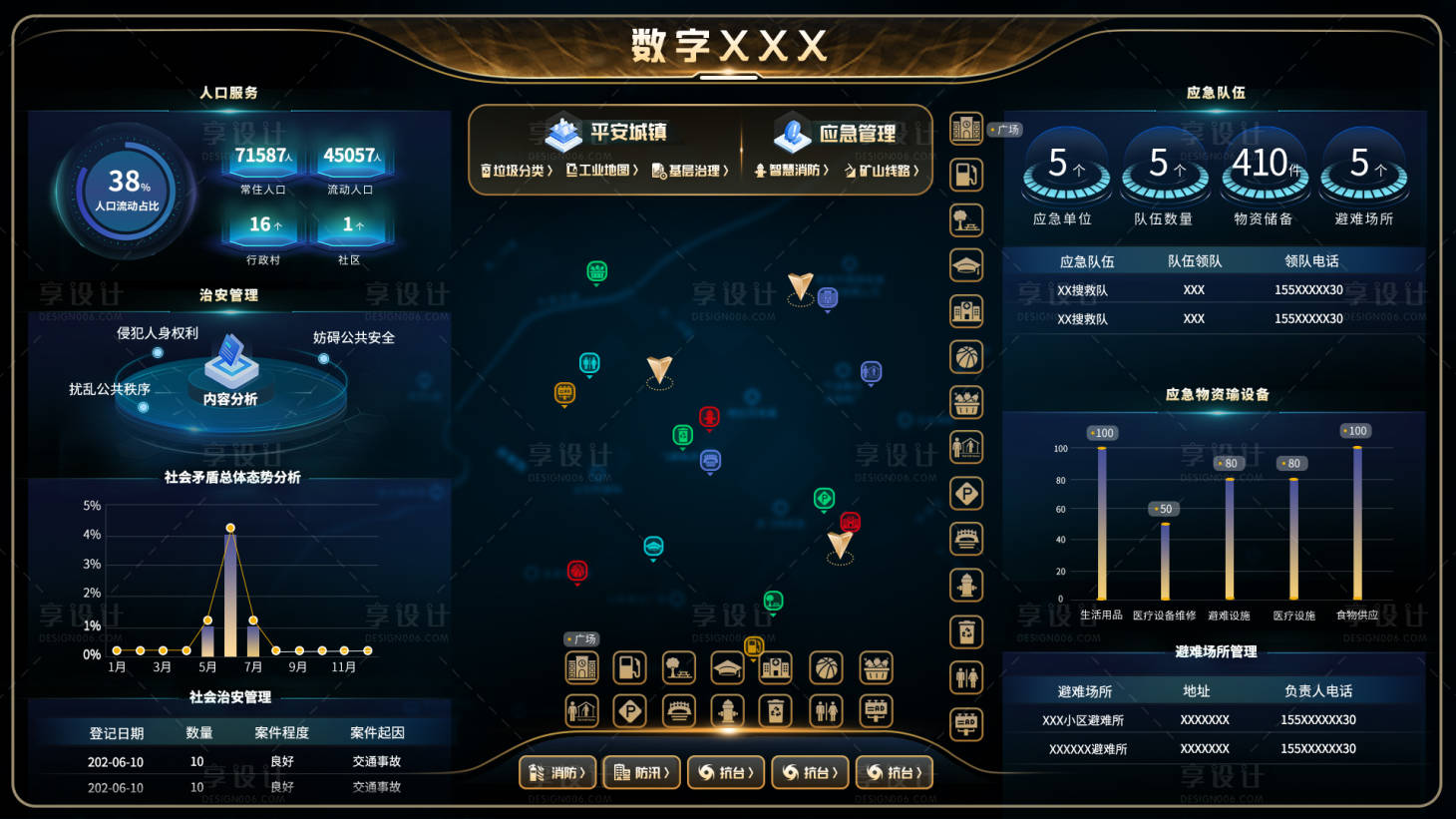The image size is (1456, 819).
Task: Toggle the evacuation shelter icon in sidebar
Action: coord(966,447)
